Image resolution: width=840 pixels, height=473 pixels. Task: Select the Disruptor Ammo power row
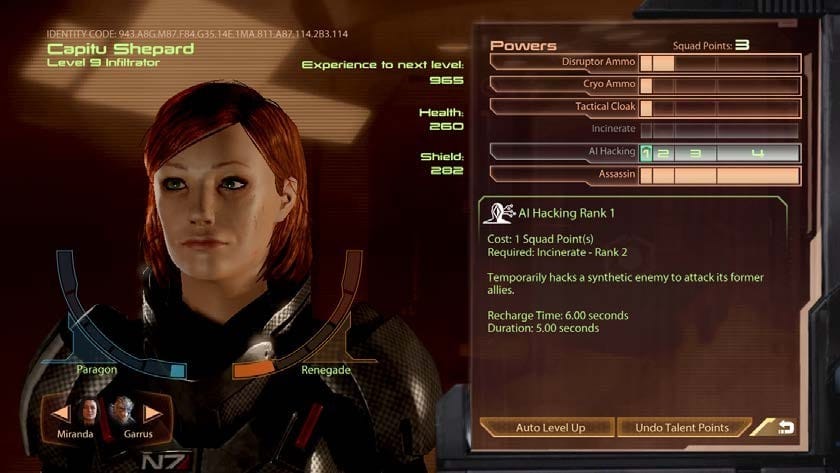click(564, 62)
